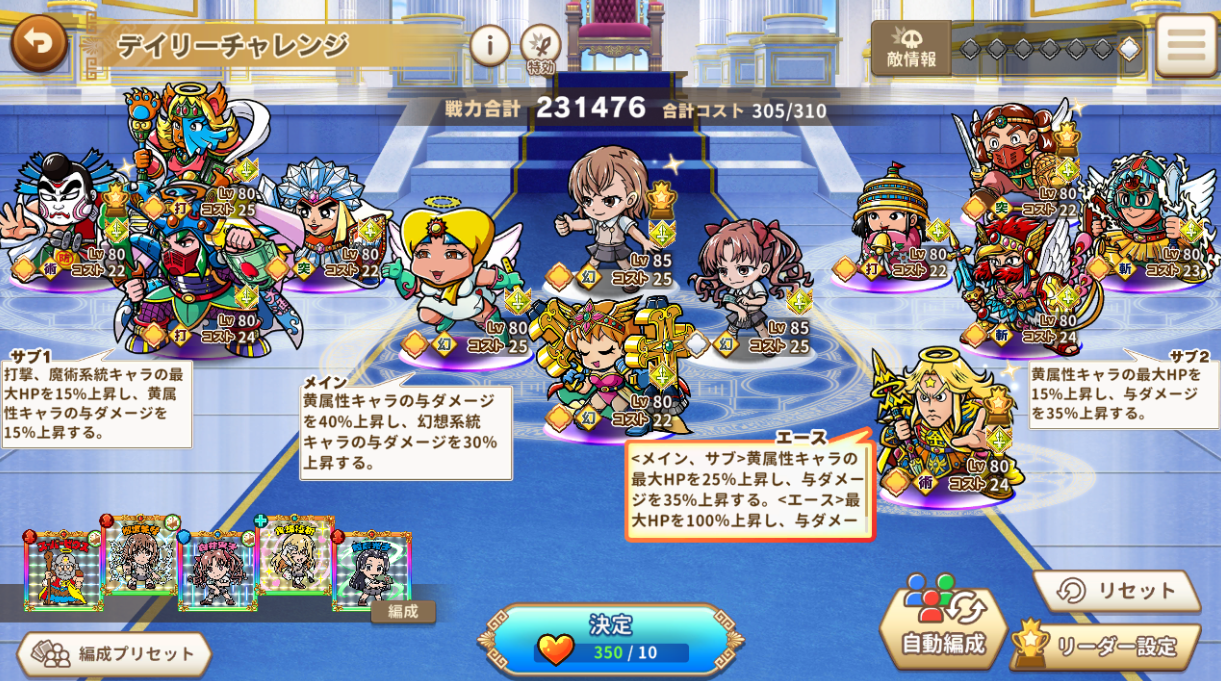
Task: Open リーダー設定 leader settings
Action: pyautogui.click(x=1105, y=646)
